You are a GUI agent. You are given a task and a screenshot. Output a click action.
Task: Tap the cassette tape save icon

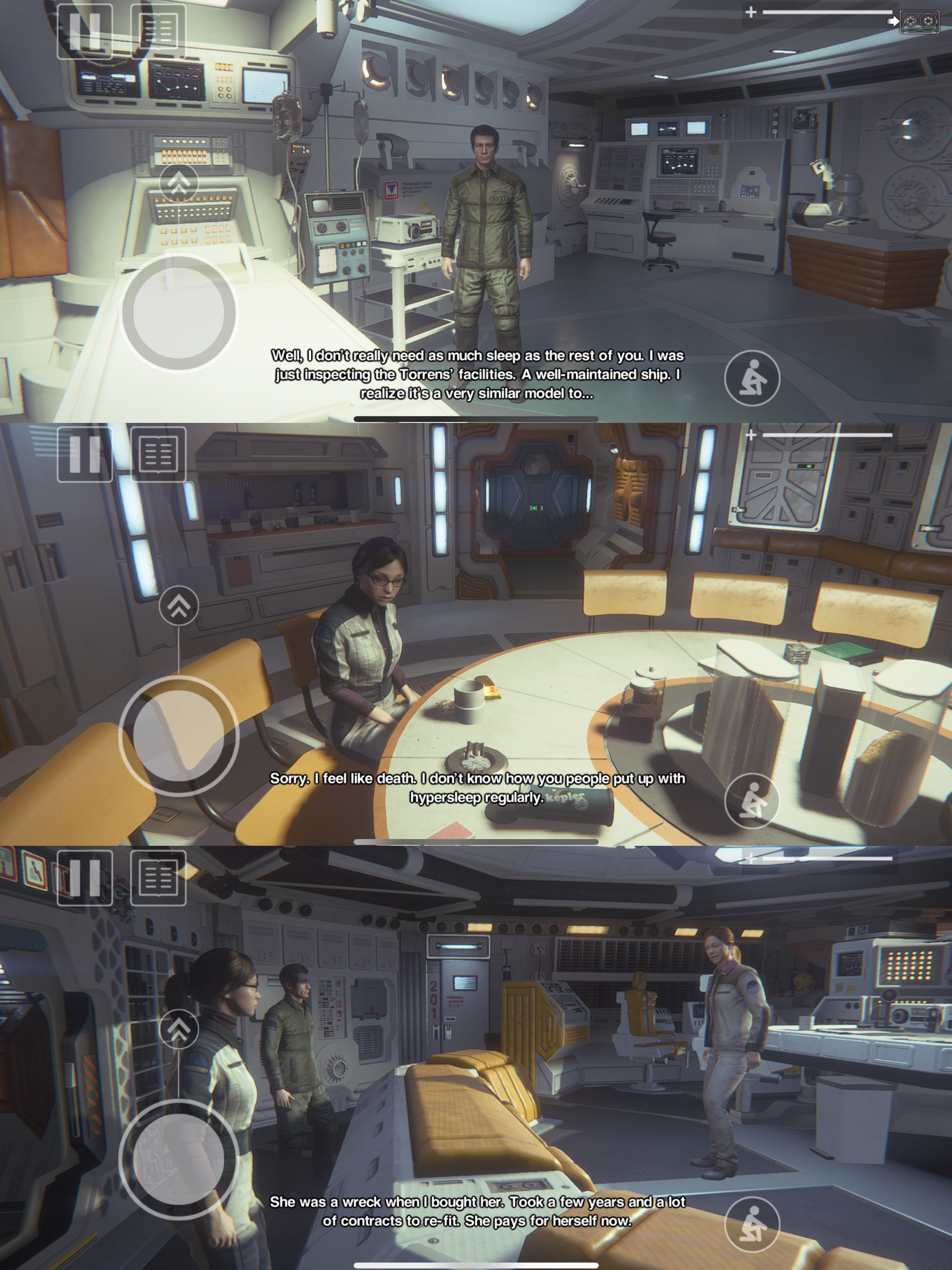[919, 22]
